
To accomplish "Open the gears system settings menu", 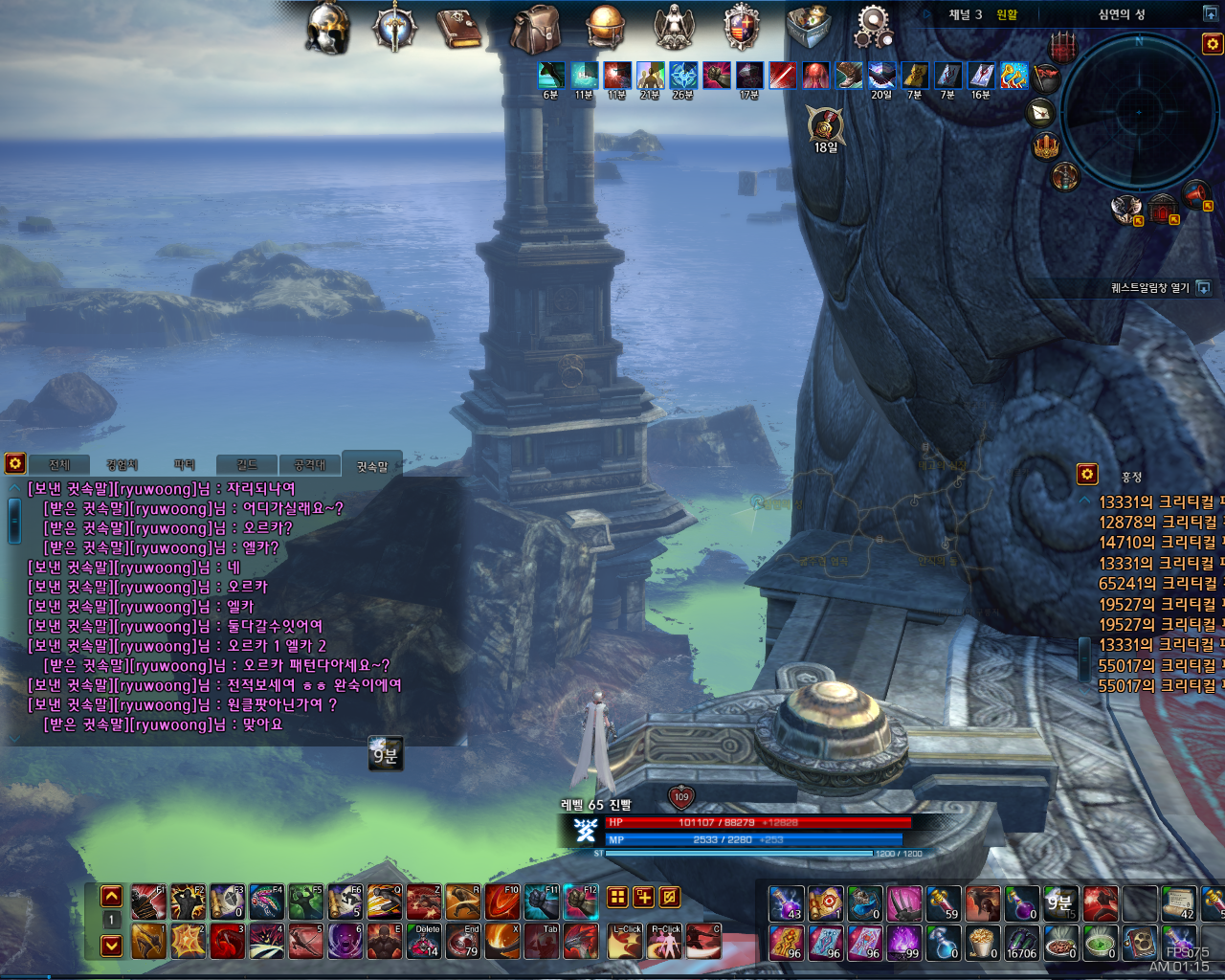I will 873,26.
